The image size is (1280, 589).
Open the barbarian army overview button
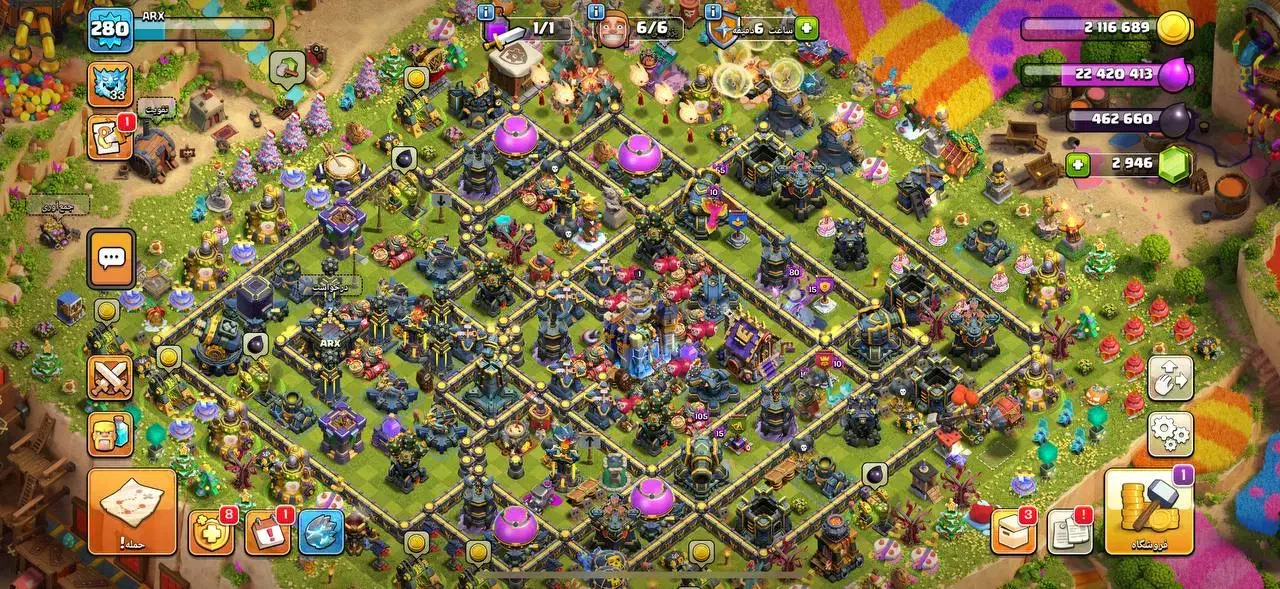pos(109,433)
